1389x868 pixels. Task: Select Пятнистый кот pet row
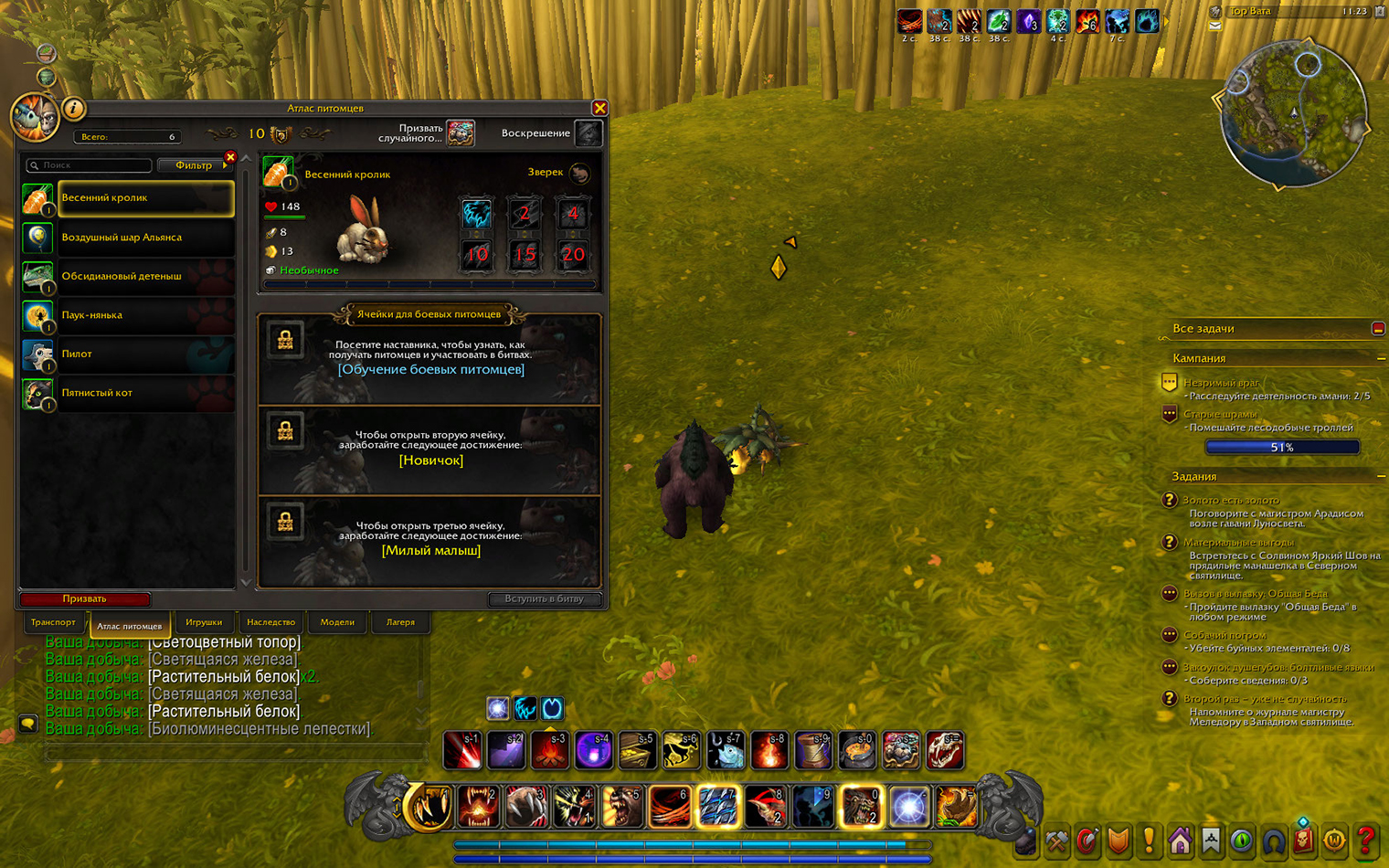144,393
